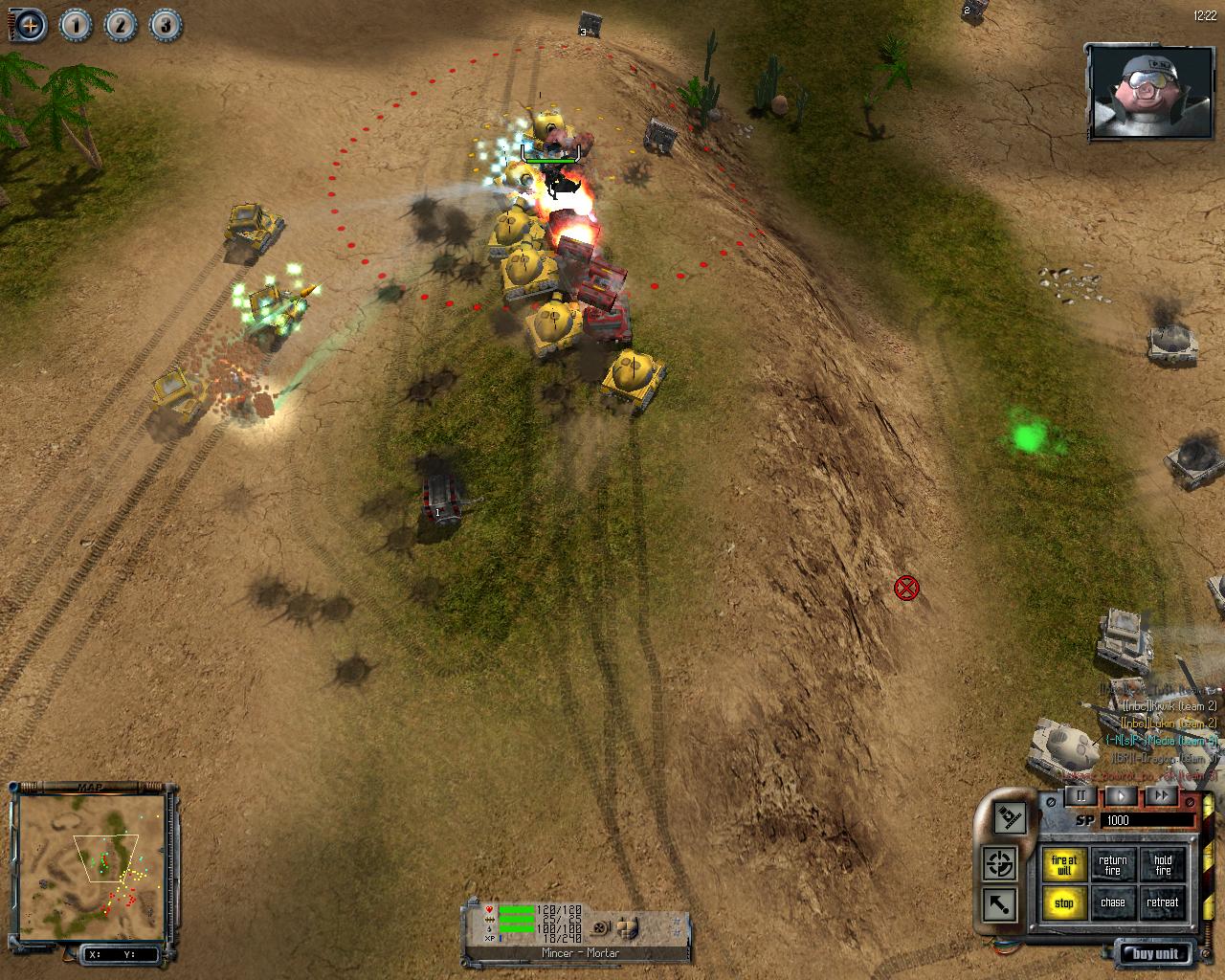Select control group 3

(164, 25)
